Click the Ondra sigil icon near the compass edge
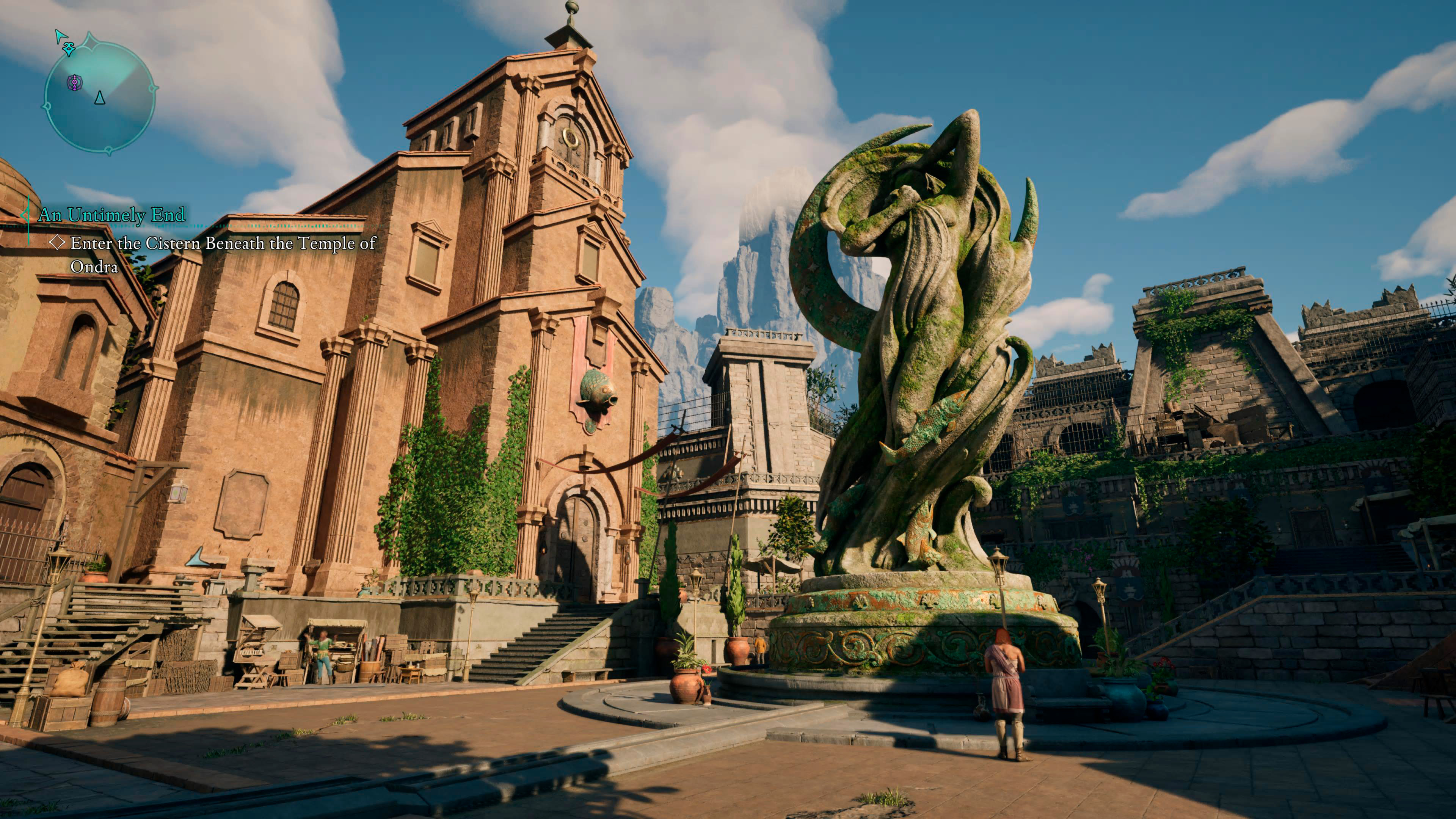Viewport: 1456px width, 819px height. point(69,49)
